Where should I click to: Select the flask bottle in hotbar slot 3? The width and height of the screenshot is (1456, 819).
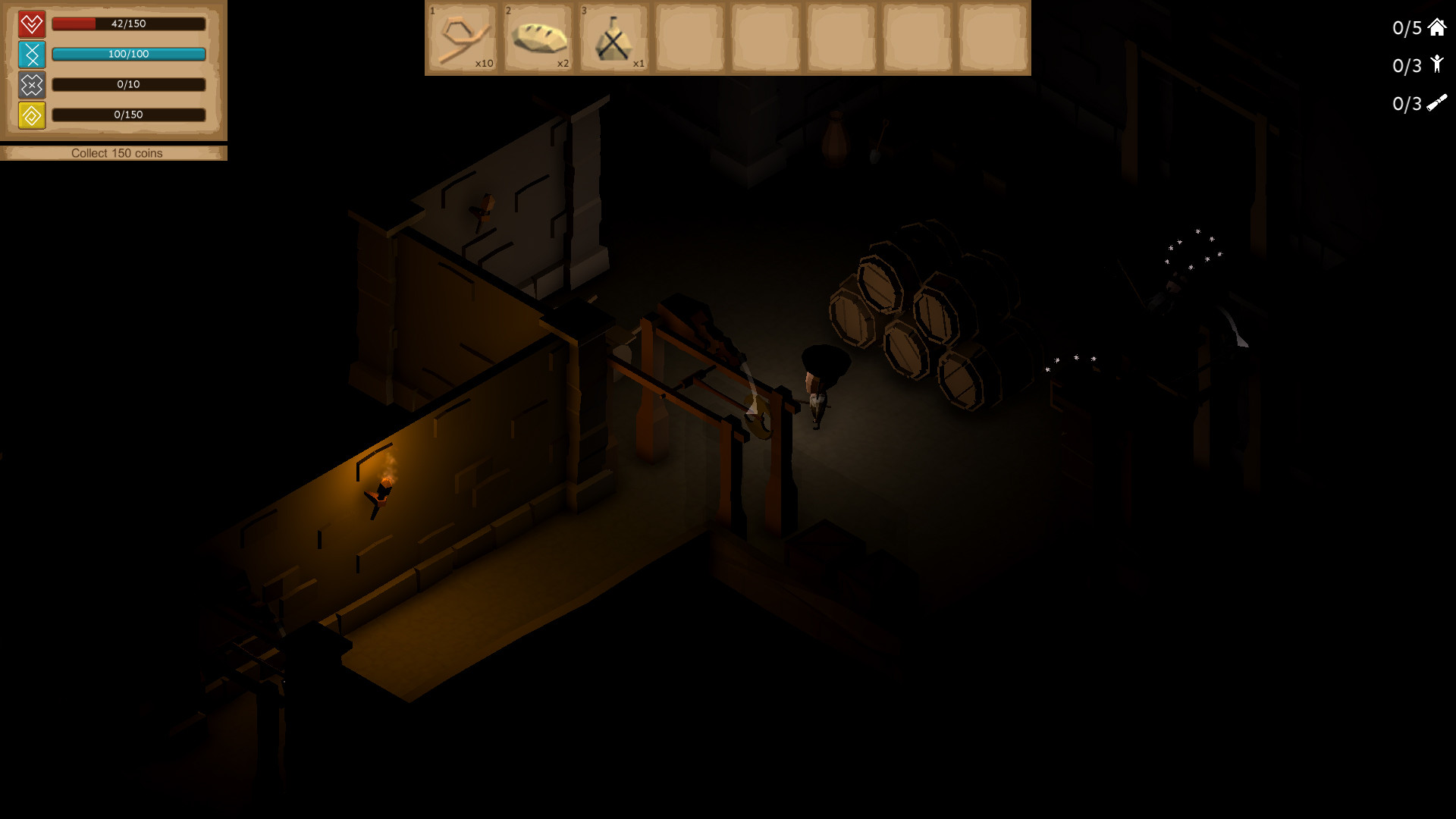click(613, 38)
